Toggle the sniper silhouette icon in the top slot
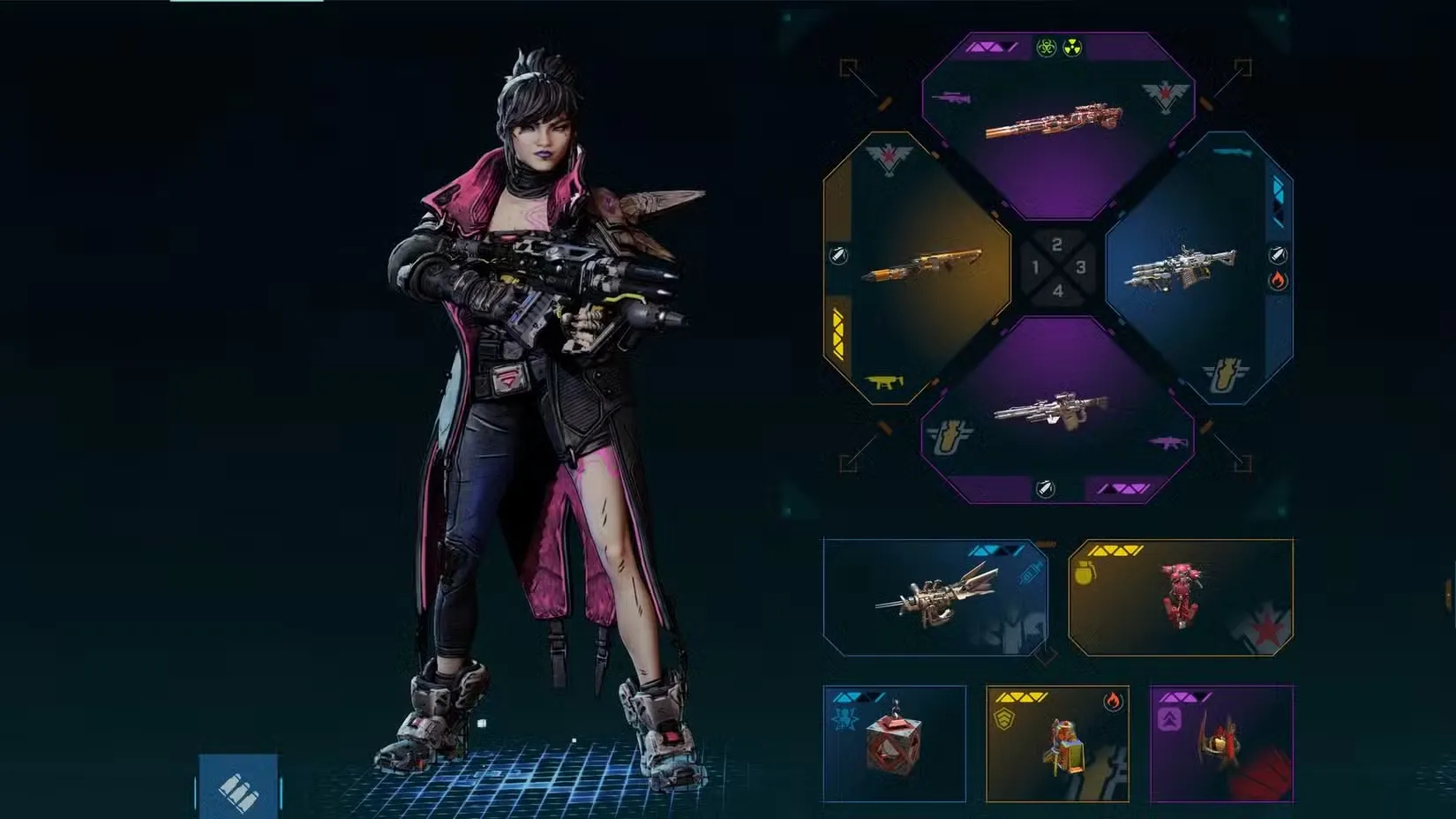Image resolution: width=1456 pixels, height=819 pixels. click(x=951, y=98)
